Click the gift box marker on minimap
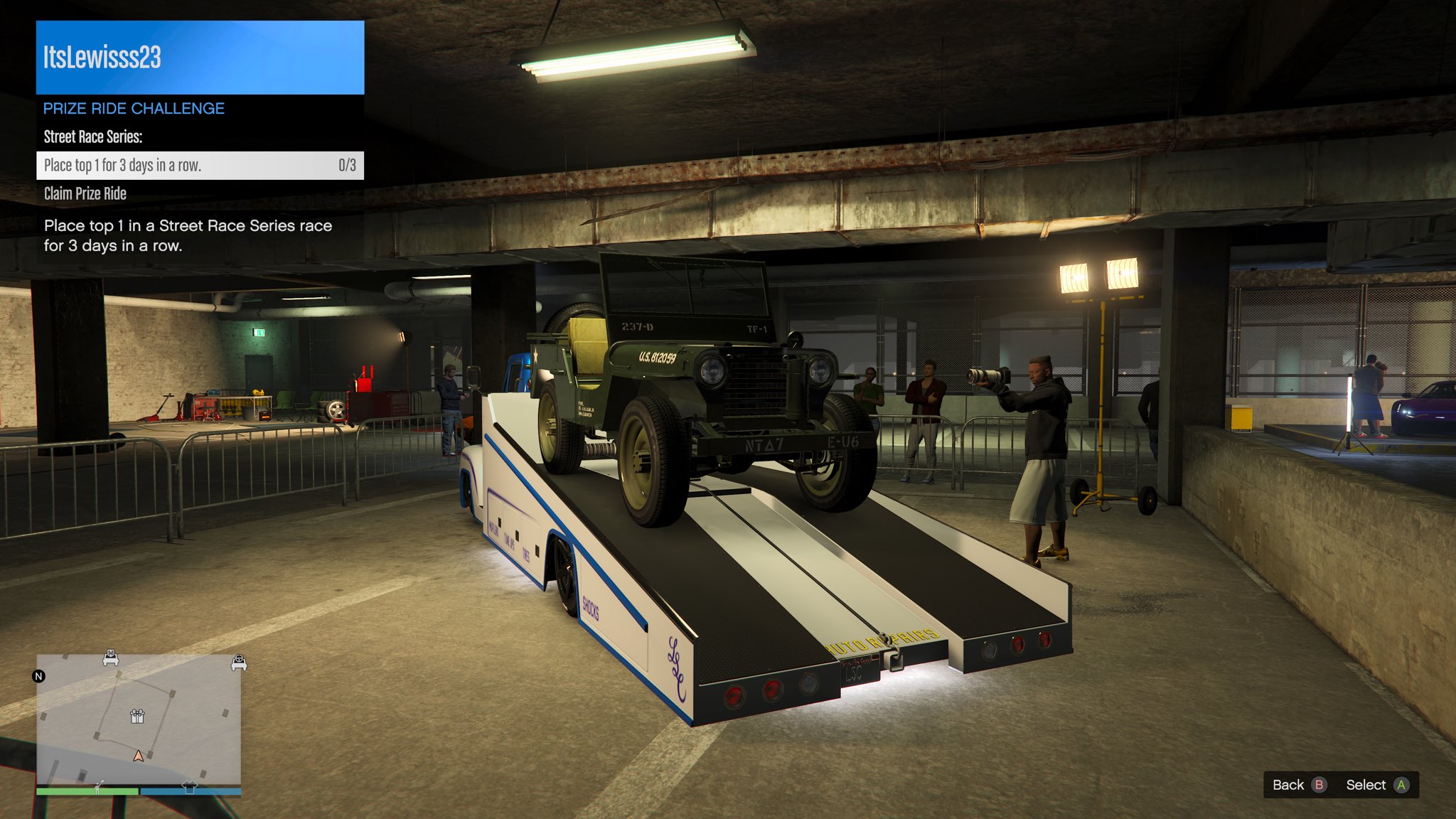Image resolution: width=1456 pixels, height=819 pixels. pos(137,716)
